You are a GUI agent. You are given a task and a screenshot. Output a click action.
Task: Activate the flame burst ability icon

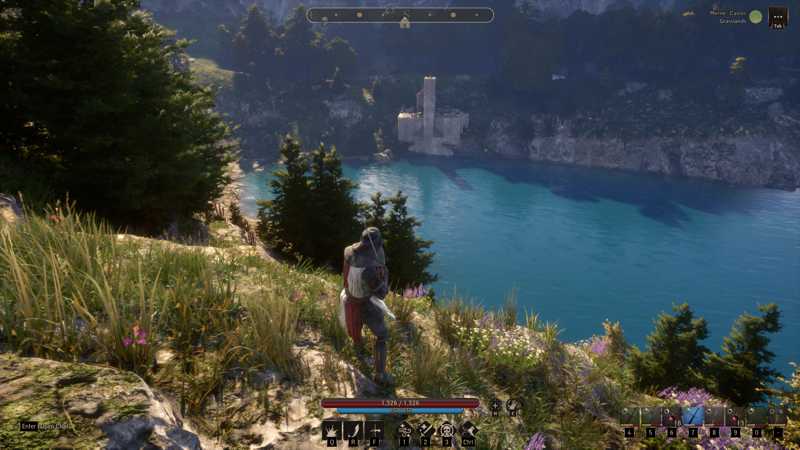330,430
